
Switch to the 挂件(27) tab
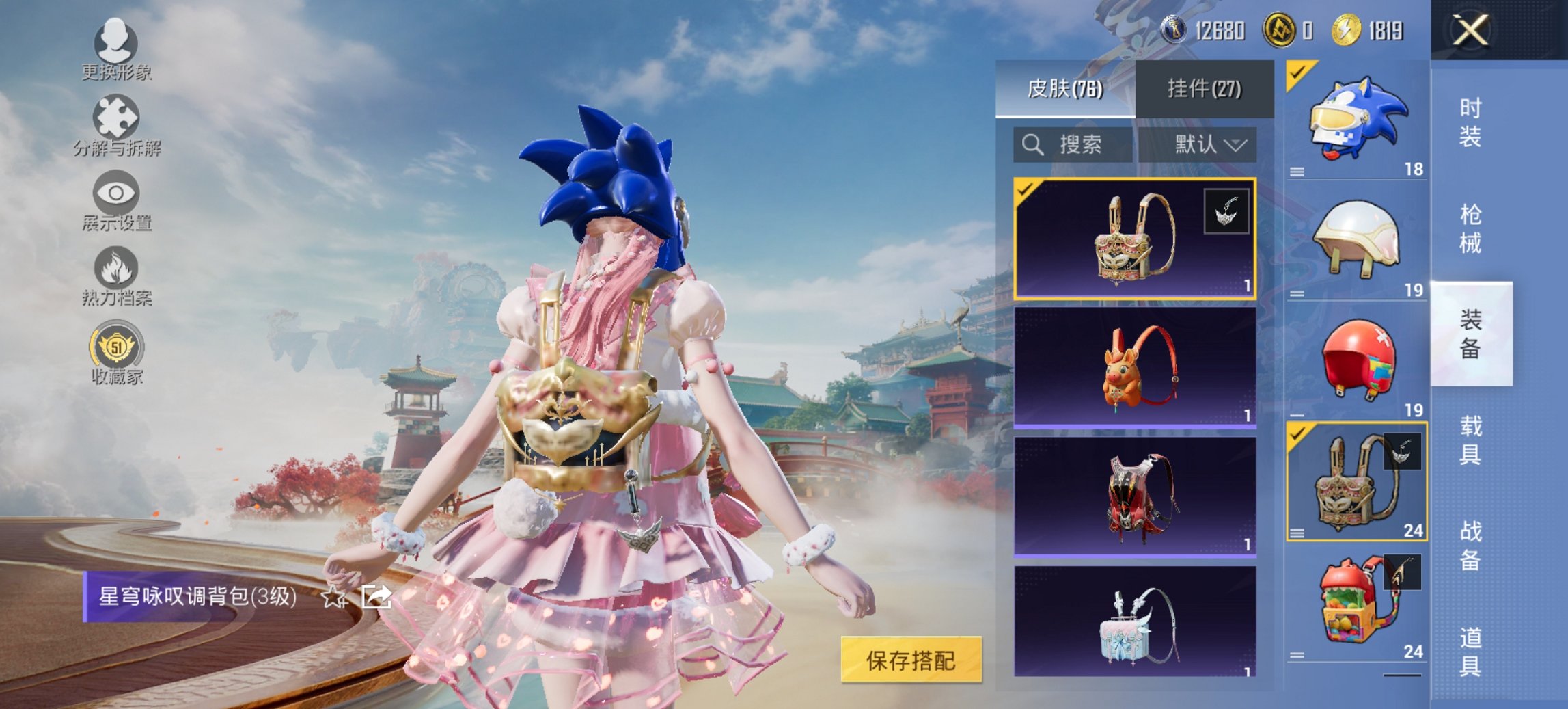[1202, 89]
